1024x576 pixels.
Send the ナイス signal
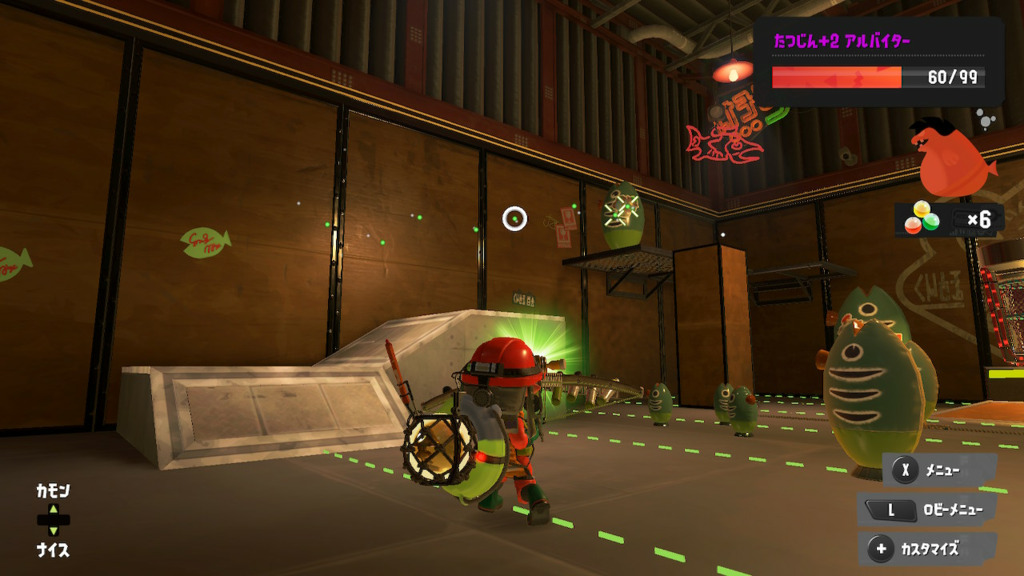pyautogui.click(x=53, y=549)
